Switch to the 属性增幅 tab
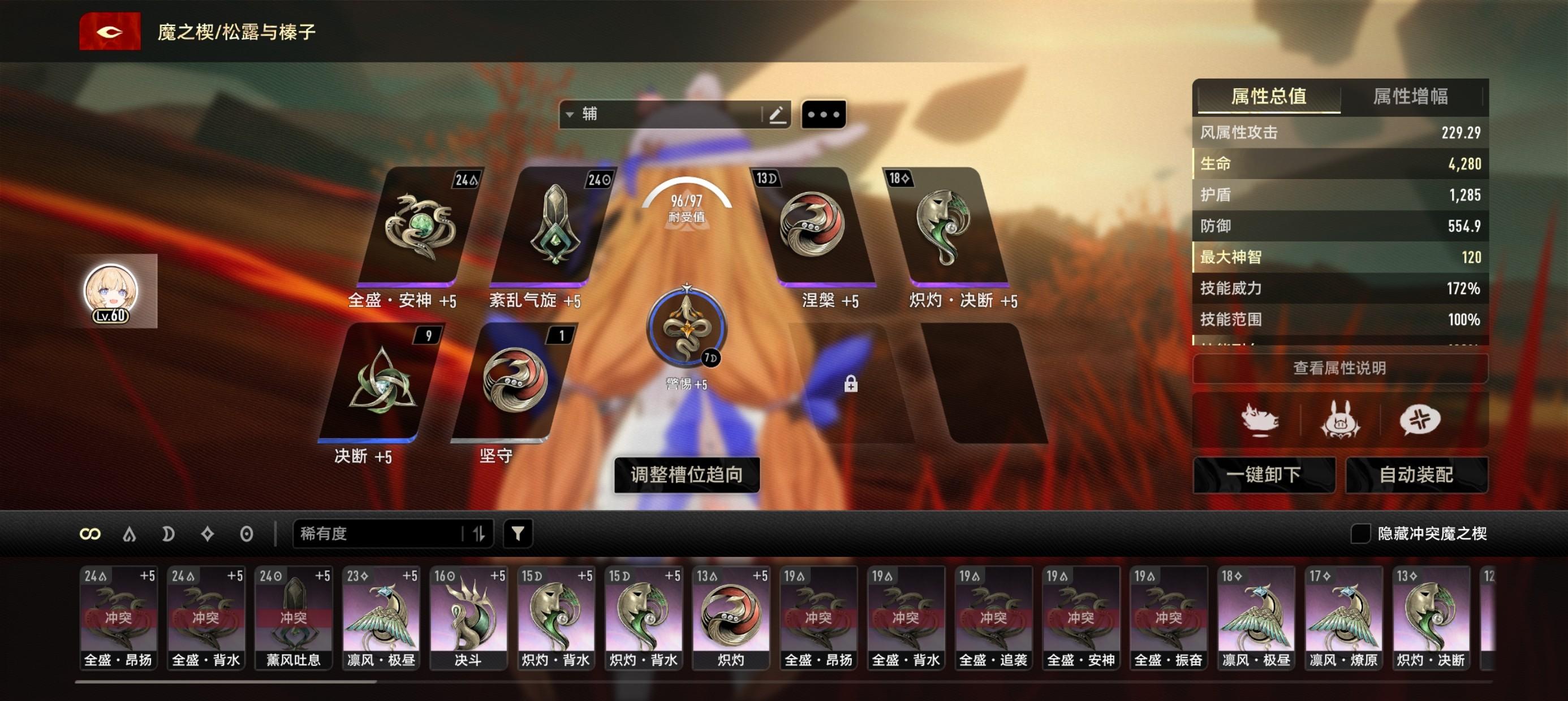1568x701 pixels. coord(1410,96)
